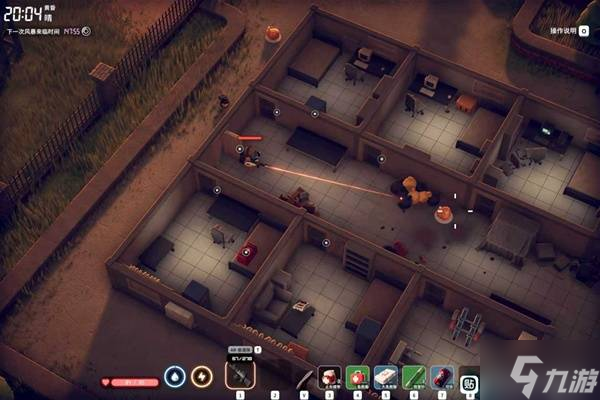Screen dimensions: 600x400
Task: Select the white-and-red jar item slot
Action: (x=330, y=378)
